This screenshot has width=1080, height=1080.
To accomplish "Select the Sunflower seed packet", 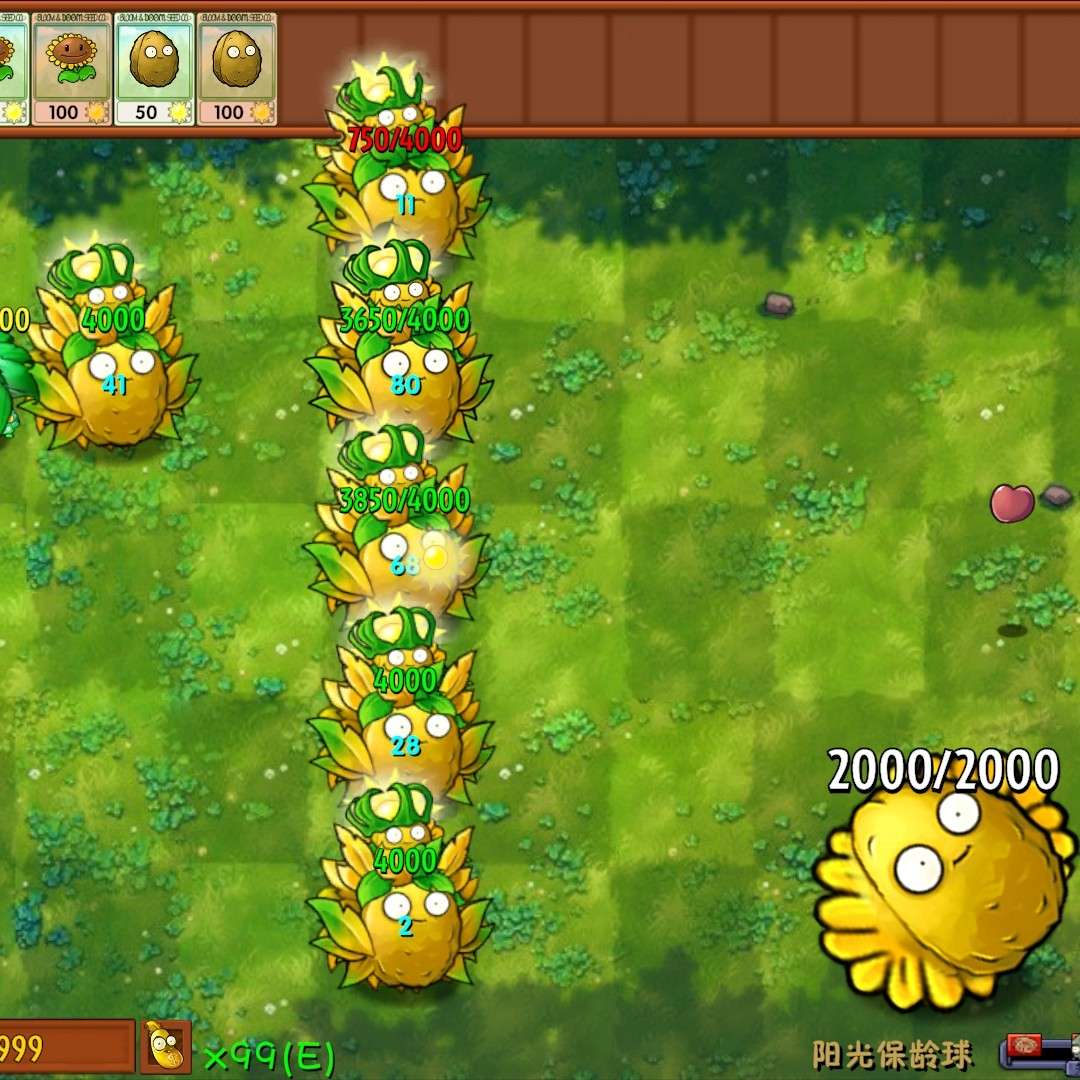I will tap(71, 68).
